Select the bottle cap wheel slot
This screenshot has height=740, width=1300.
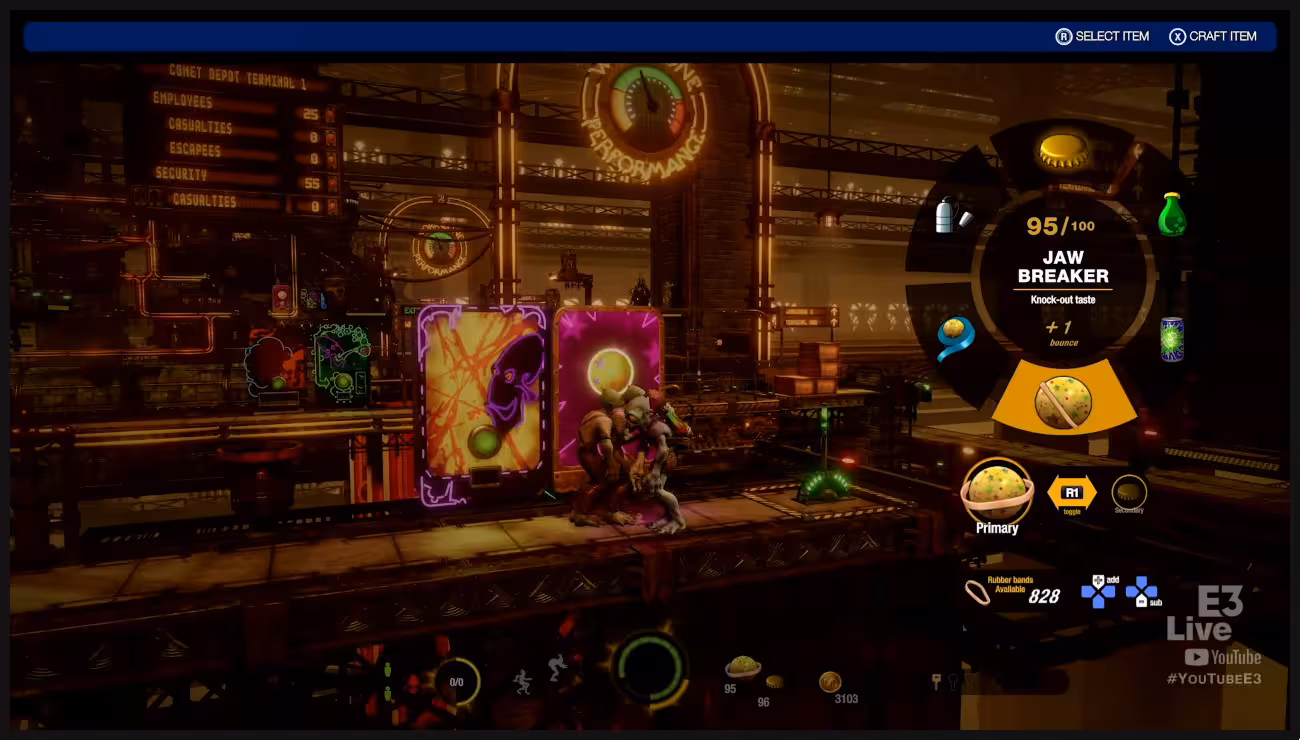pyautogui.click(x=1063, y=151)
